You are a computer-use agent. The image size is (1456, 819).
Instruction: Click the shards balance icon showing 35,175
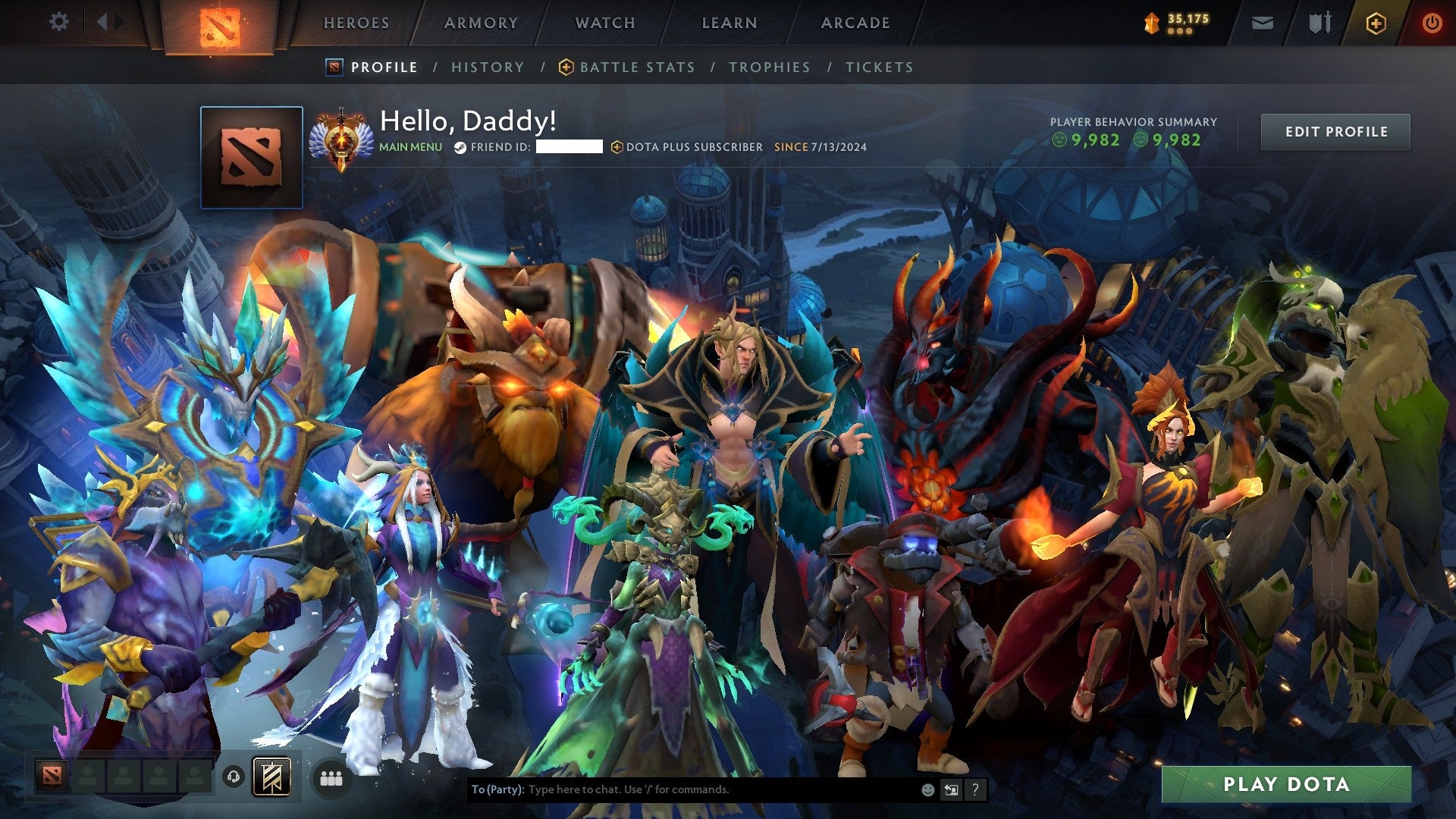pyautogui.click(x=1152, y=23)
